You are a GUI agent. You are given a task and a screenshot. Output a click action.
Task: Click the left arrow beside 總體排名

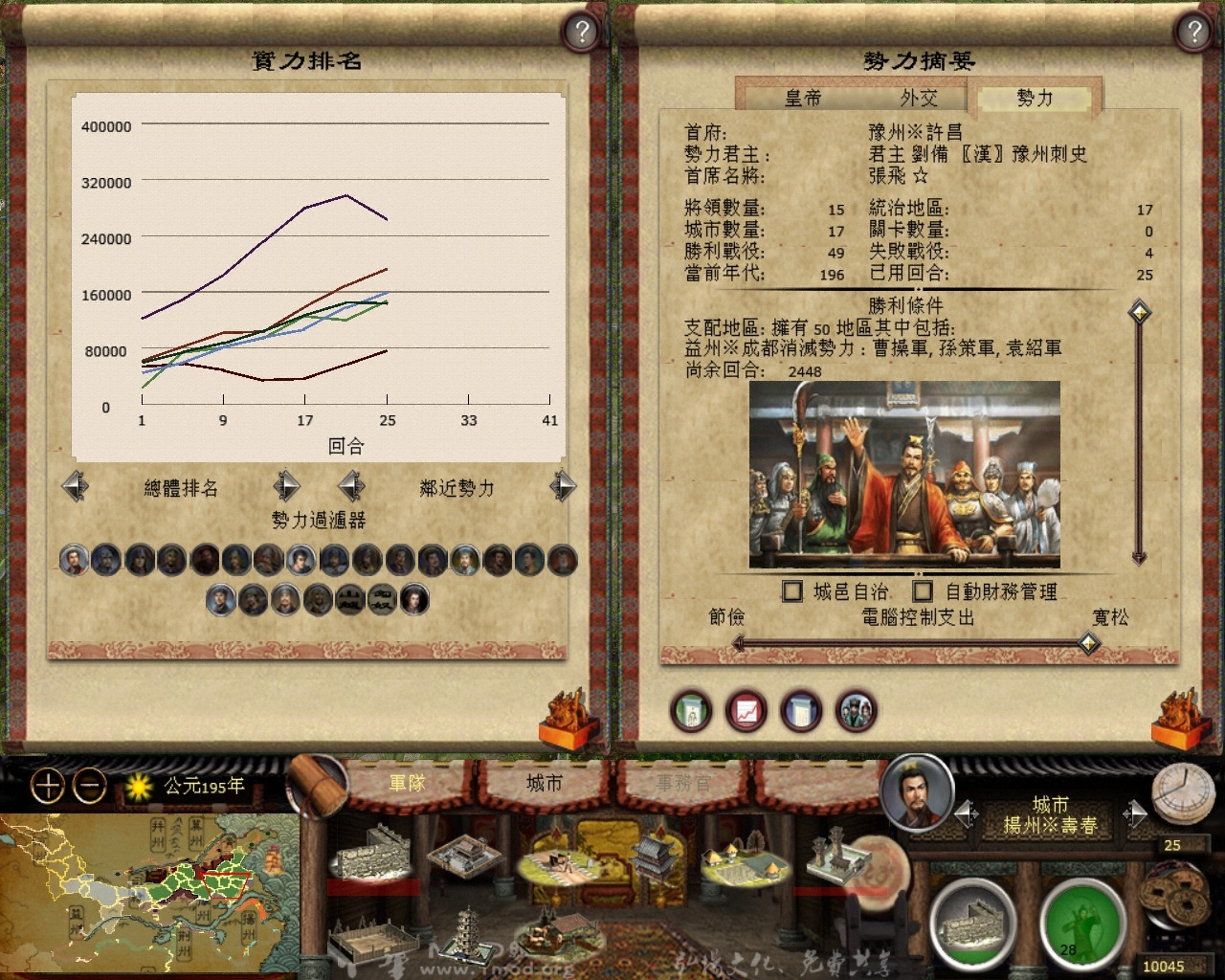(x=75, y=486)
